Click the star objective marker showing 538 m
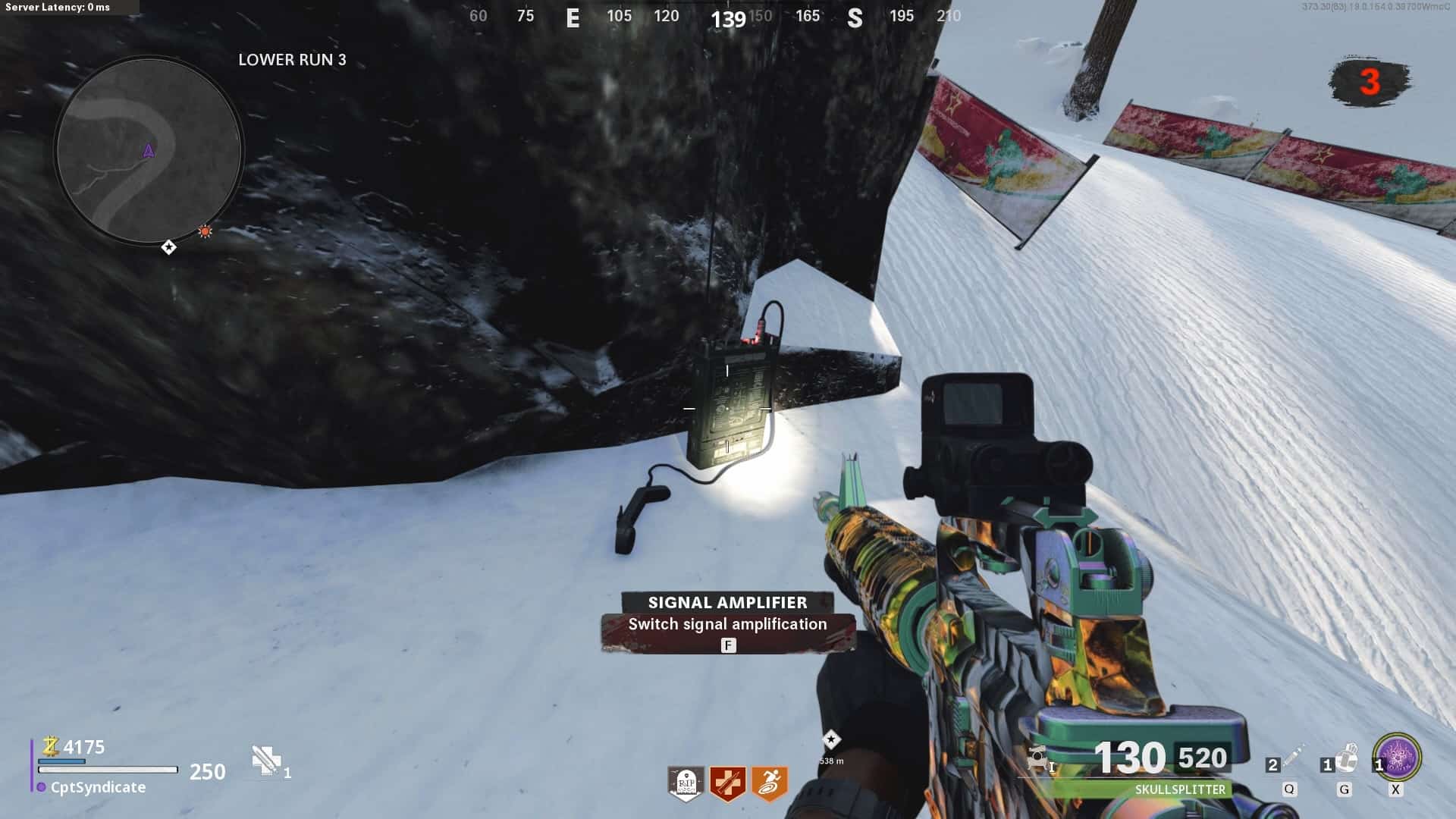 click(831, 739)
